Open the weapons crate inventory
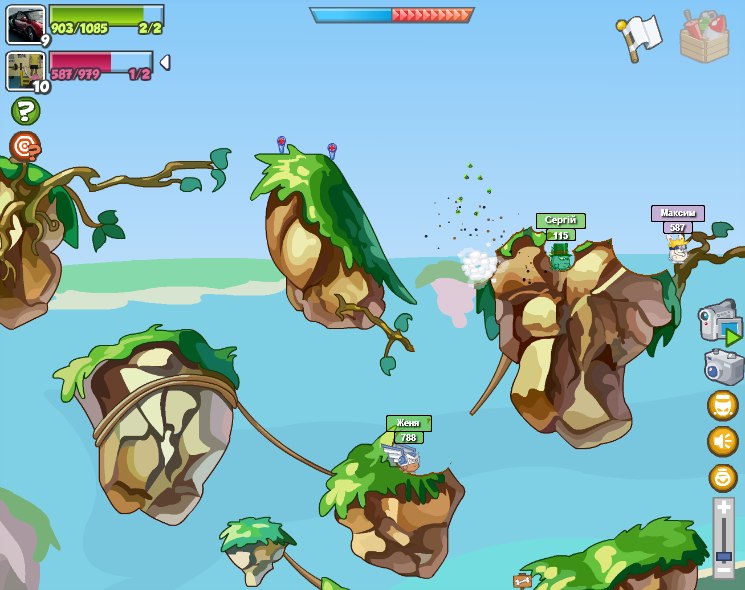The width and height of the screenshot is (745, 590). 704,36
